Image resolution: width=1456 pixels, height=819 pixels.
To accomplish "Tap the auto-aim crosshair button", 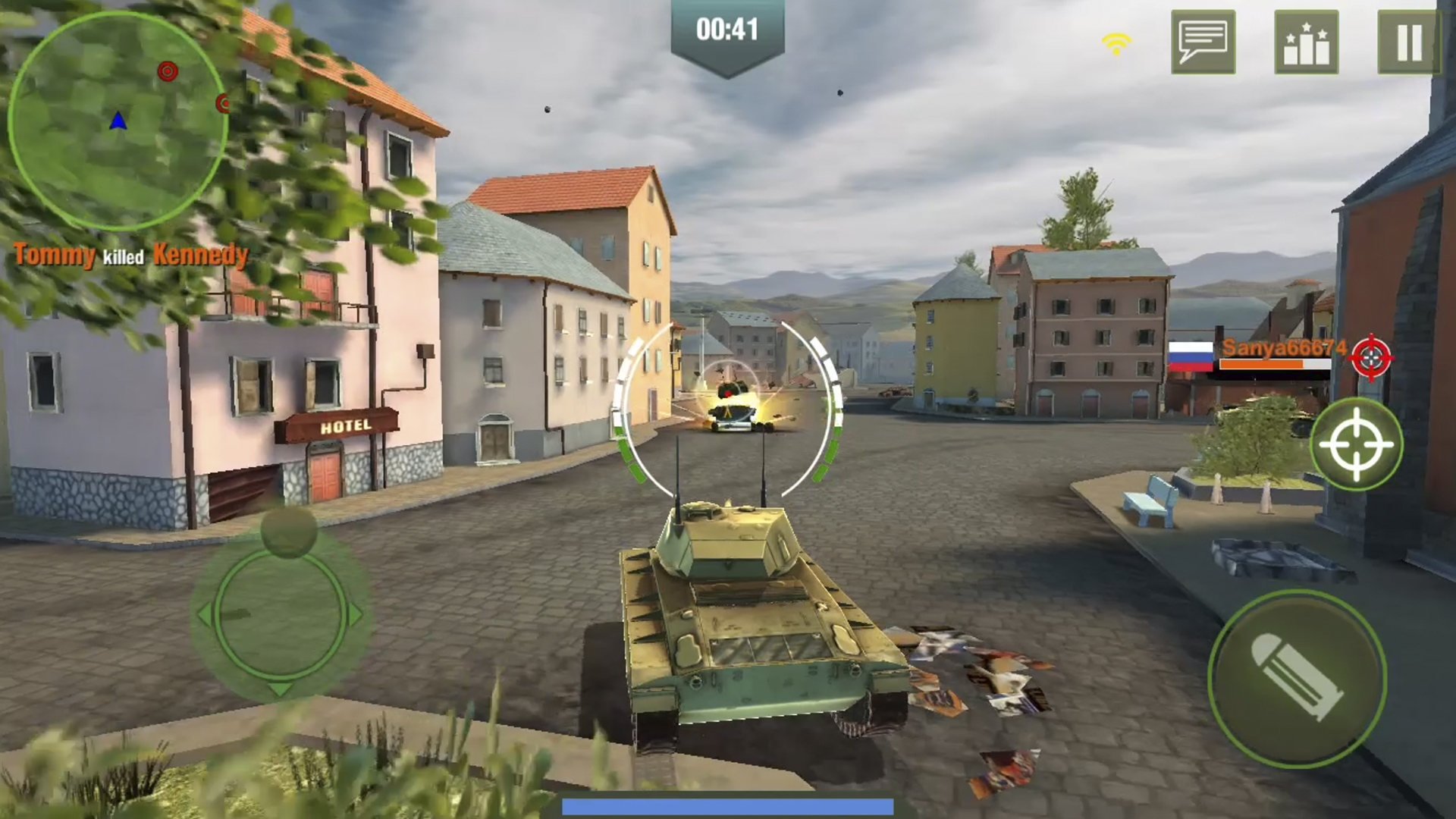I will pos(1357,446).
